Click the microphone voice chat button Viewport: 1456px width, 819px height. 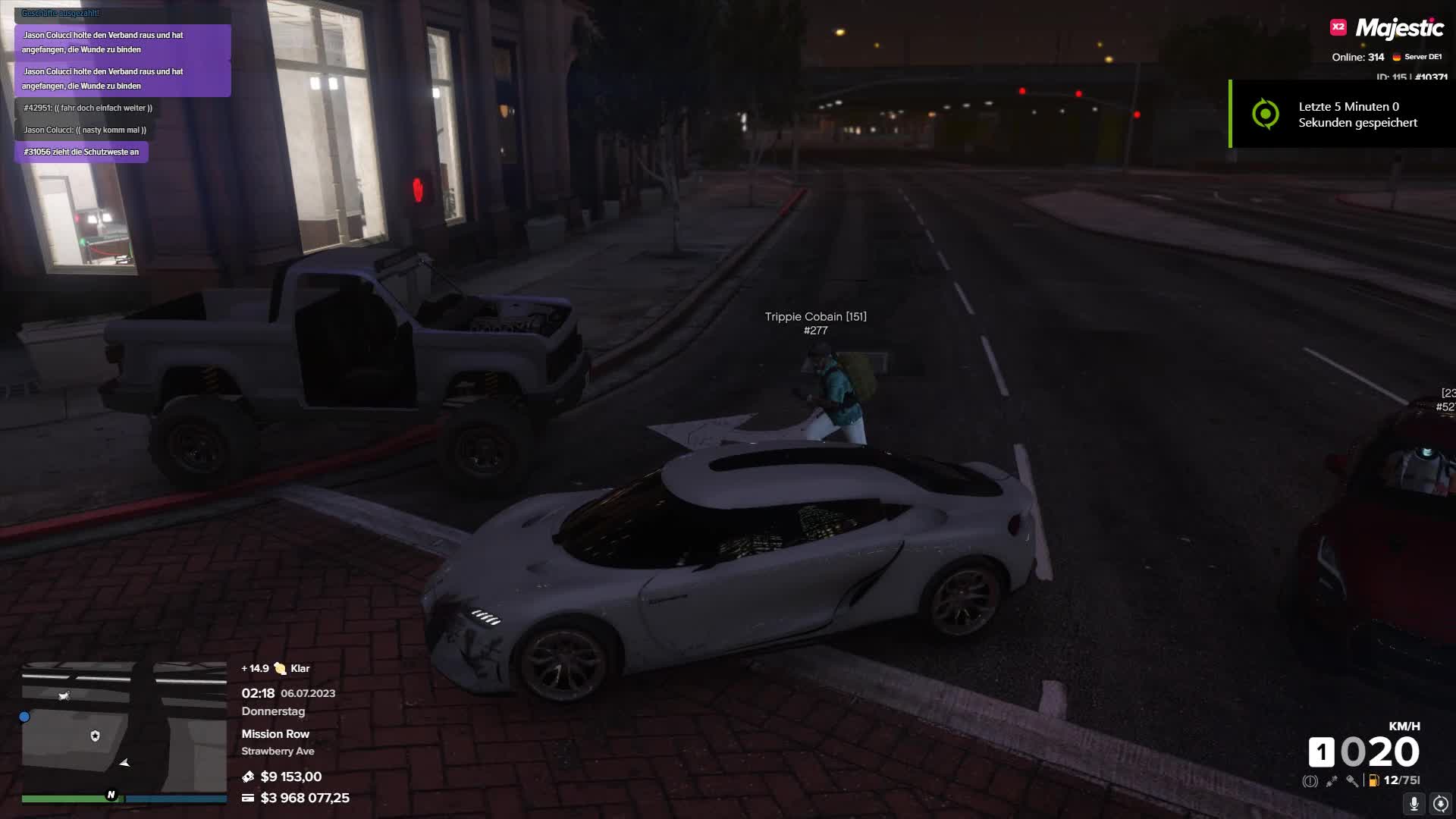coord(1414,803)
